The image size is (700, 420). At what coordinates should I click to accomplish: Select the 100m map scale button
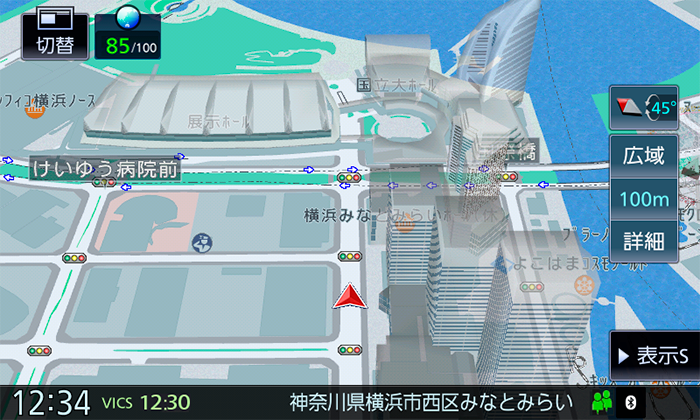(x=644, y=198)
